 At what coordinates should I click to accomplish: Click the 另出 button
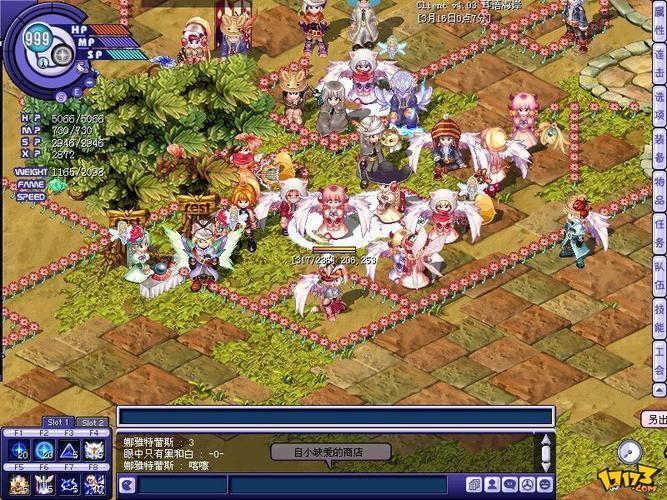point(655,420)
